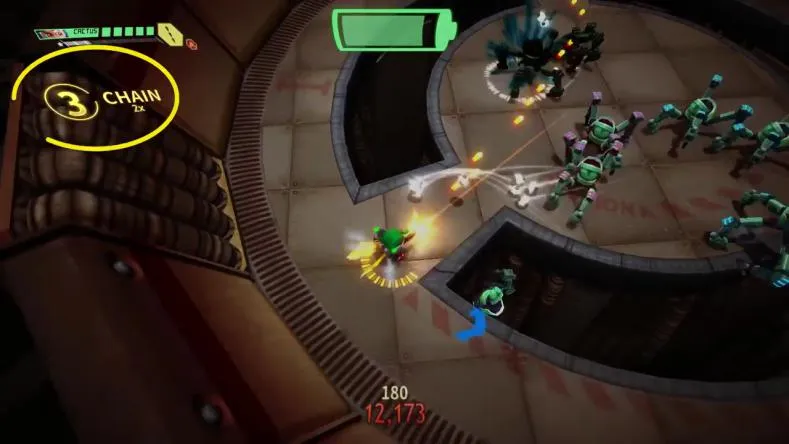Viewport: 789px width, 444px height.
Task: Click the Cactus character portrait
Action: (48, 34)
